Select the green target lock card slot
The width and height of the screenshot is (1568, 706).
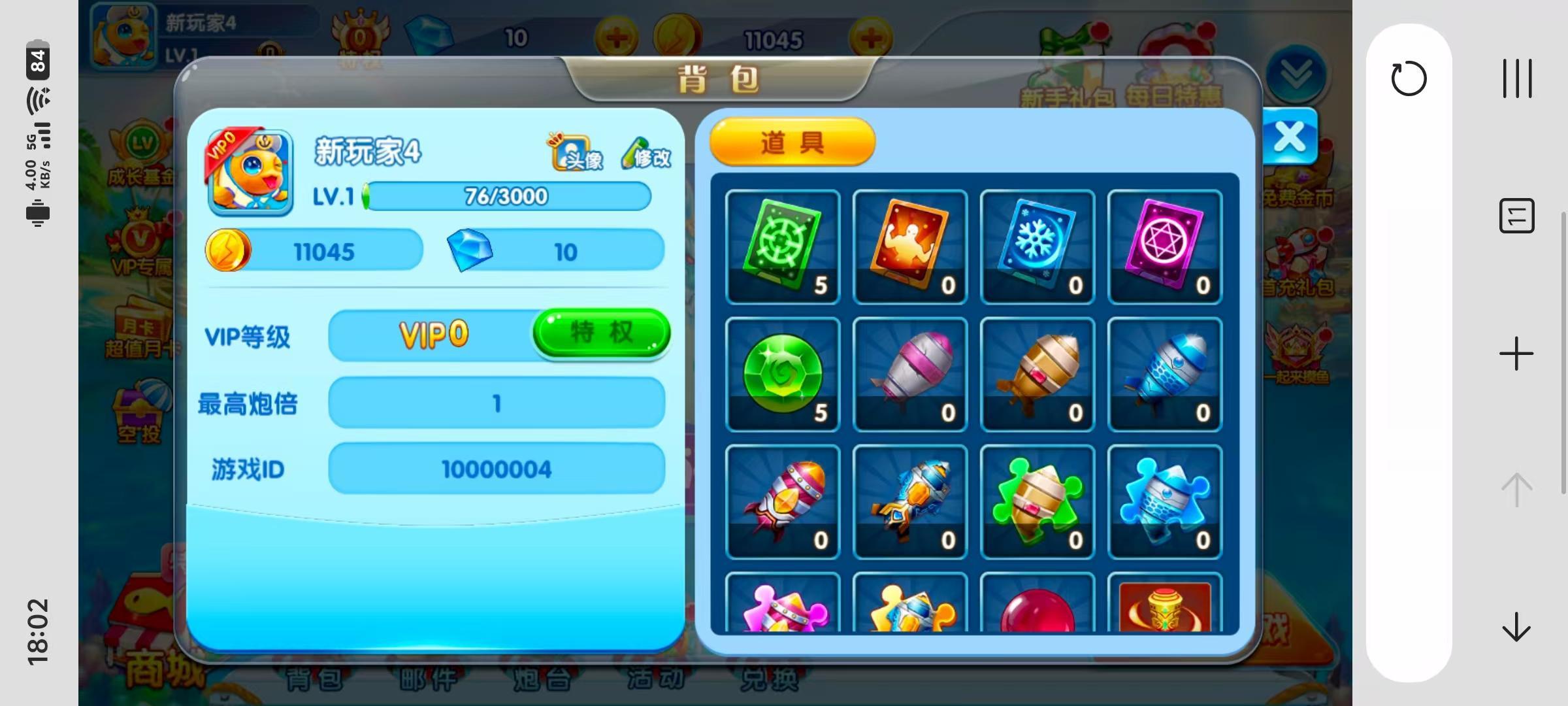point(783,247)
